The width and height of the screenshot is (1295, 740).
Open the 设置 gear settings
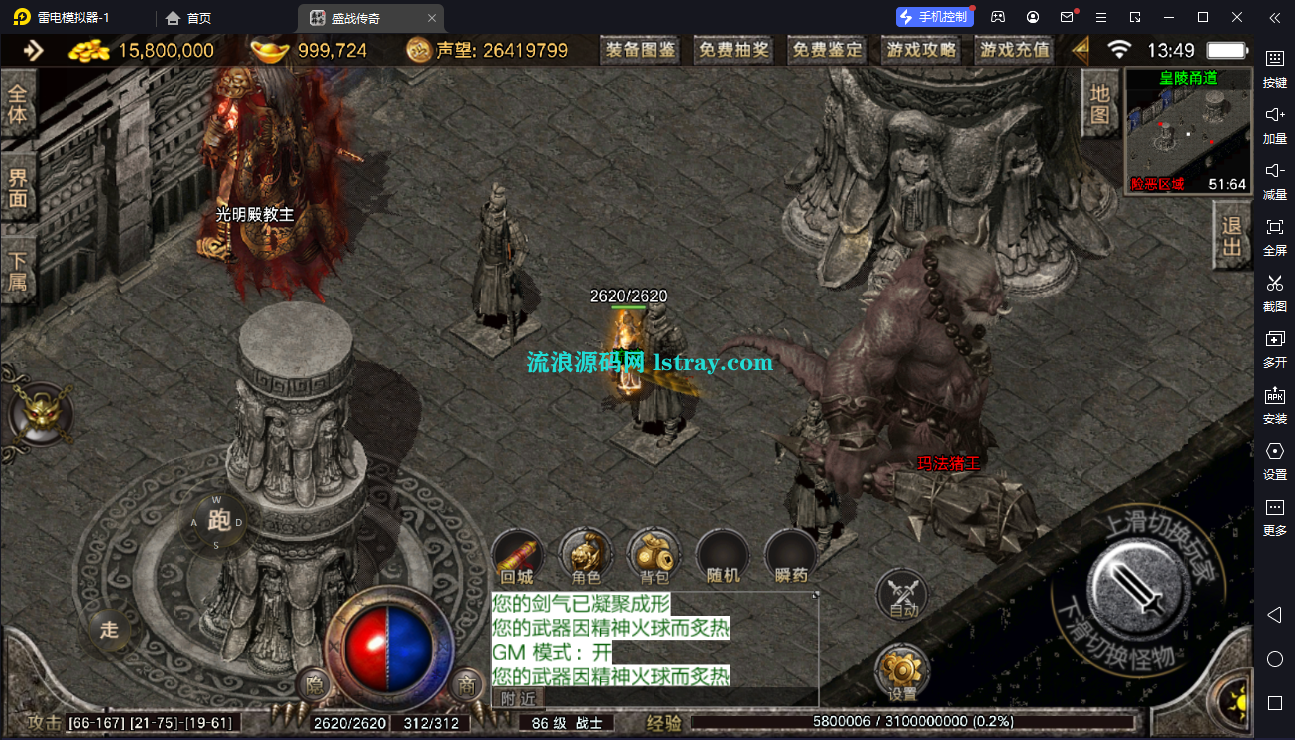coord(901,673)
